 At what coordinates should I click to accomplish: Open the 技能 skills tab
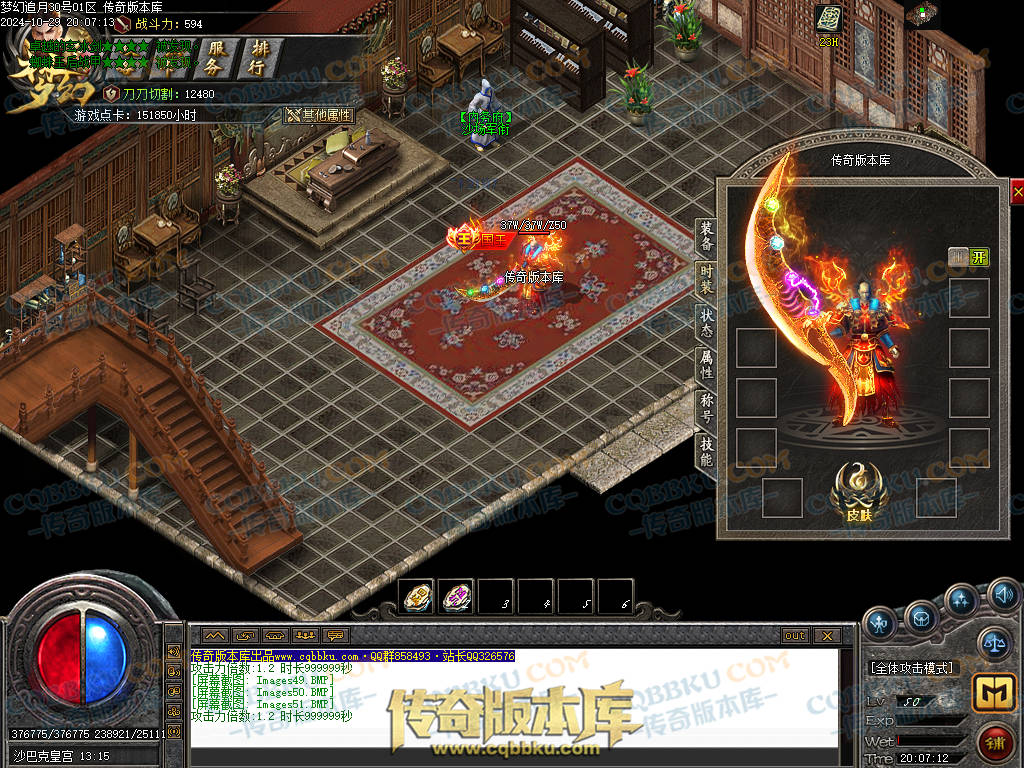706,452
